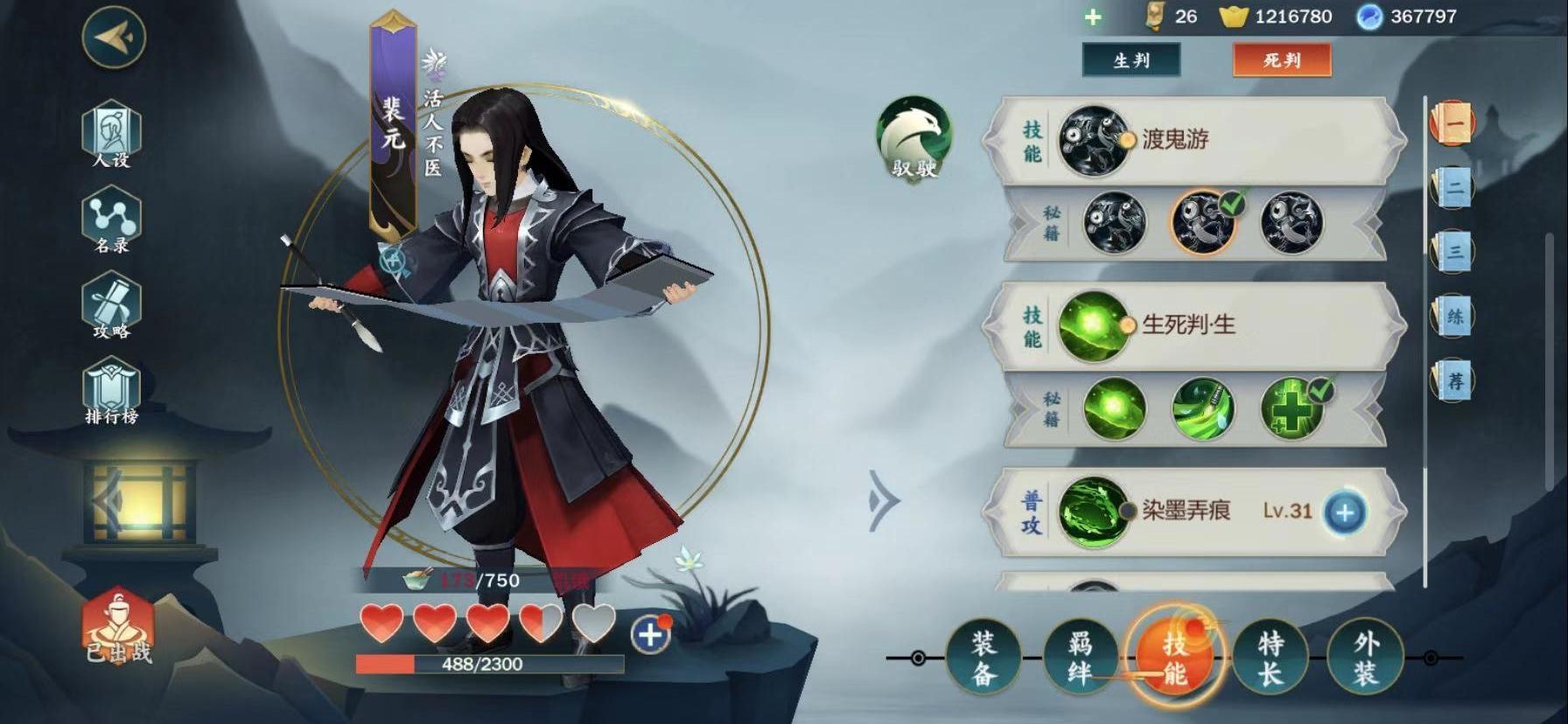This screenshot has height=724, width=1568.
Task: Open the 特长 specialty tab
Action: point(1270,658)
